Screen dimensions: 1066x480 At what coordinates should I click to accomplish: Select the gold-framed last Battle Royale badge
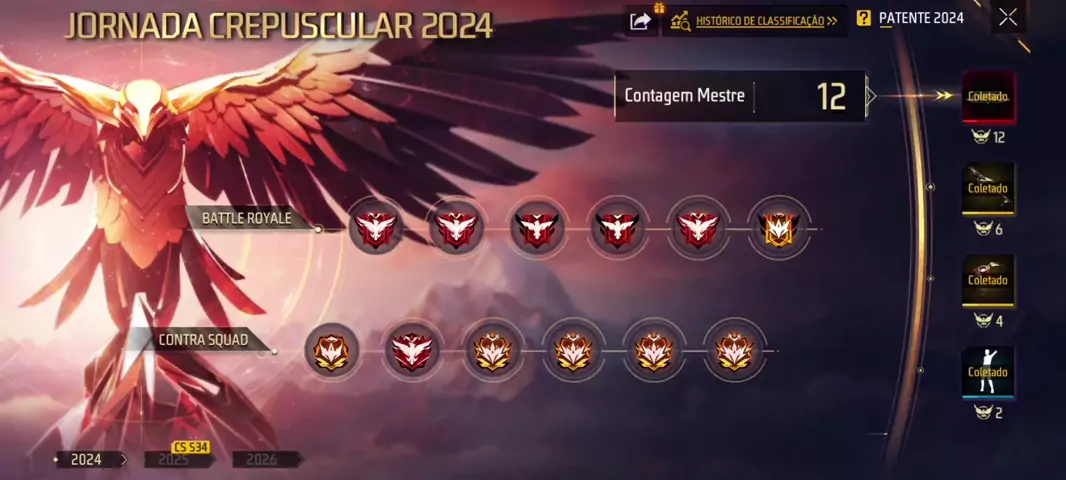pyautogui.click(x=779, y=229)
